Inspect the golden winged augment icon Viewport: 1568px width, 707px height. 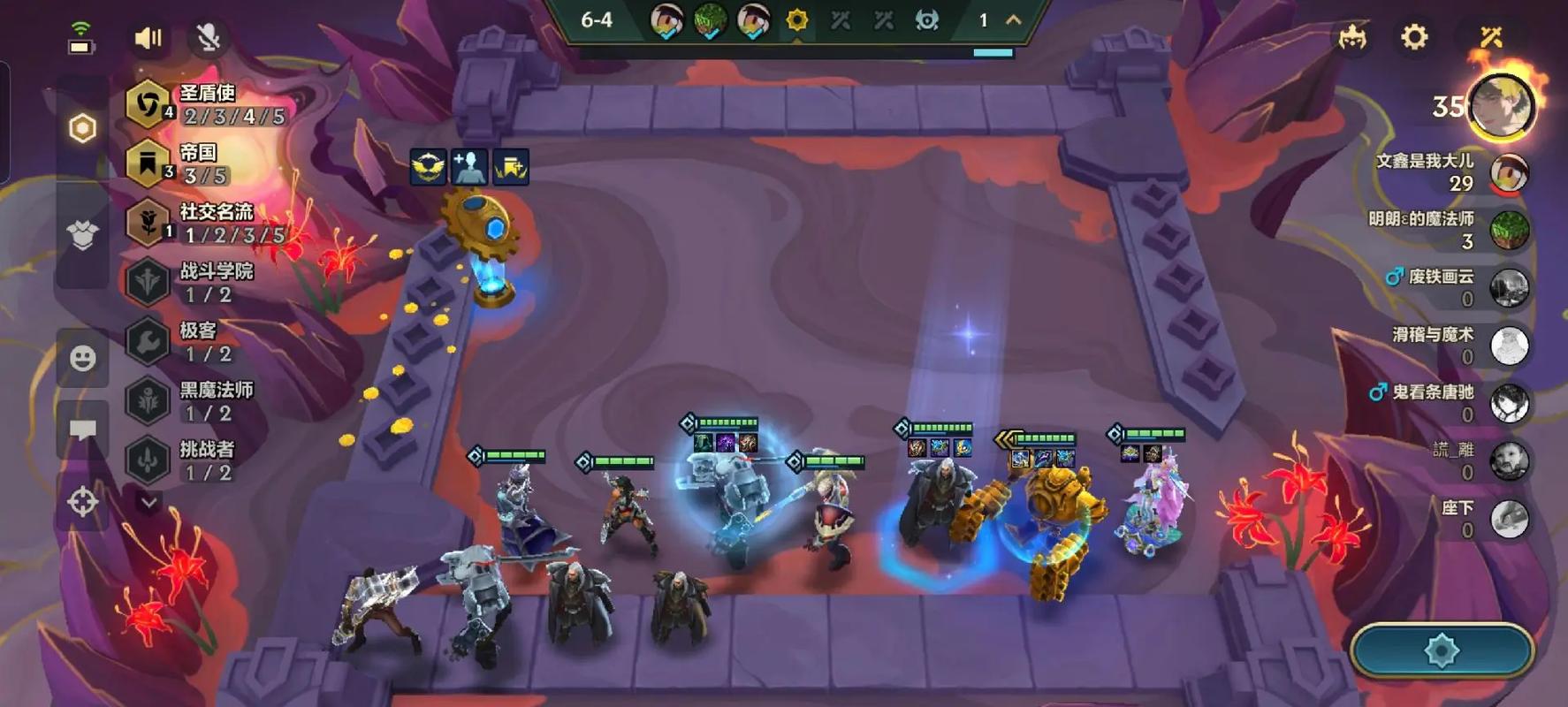click(x=428, y=167)
